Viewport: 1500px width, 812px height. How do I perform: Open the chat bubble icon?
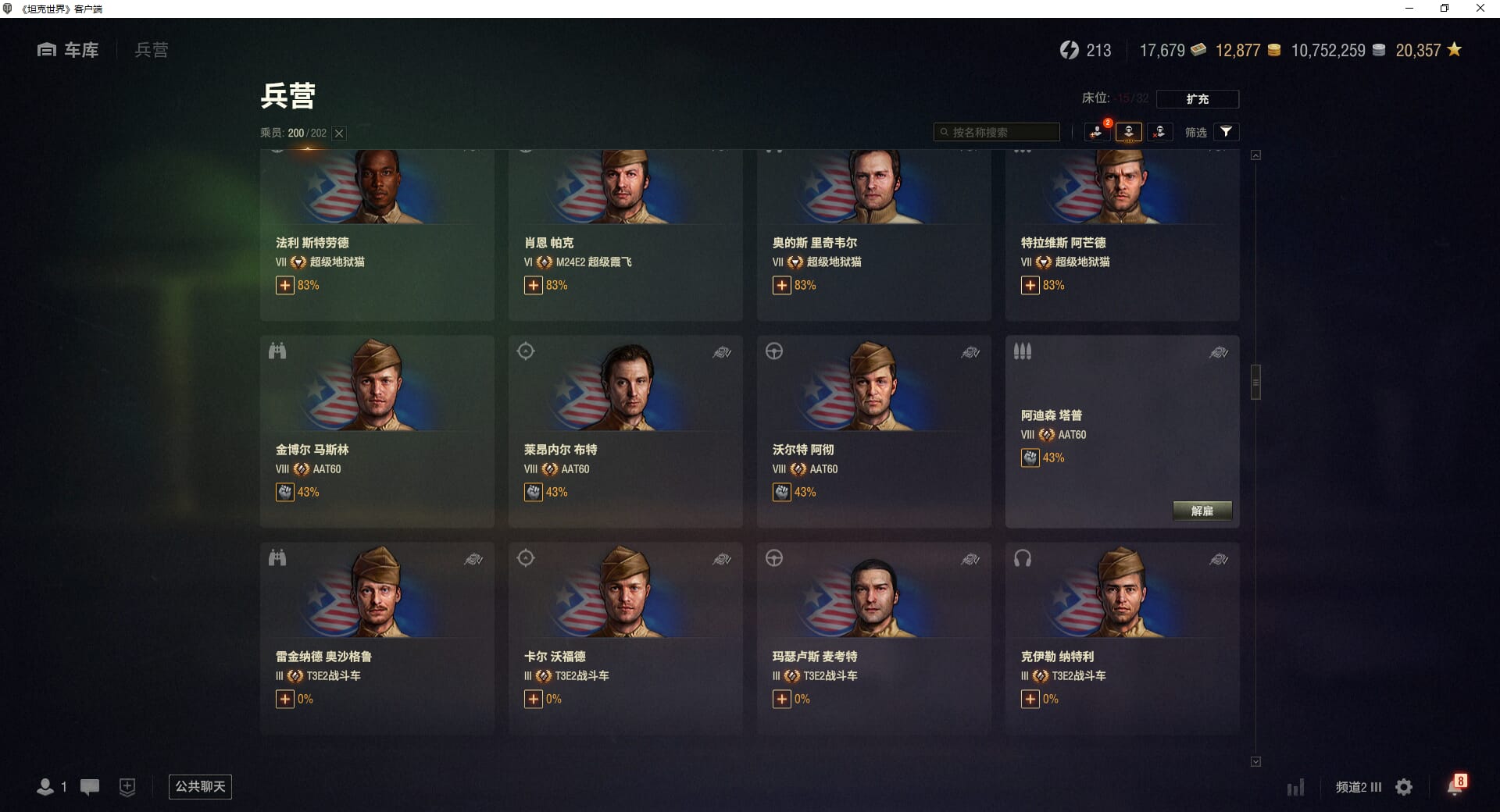[90, 787]
